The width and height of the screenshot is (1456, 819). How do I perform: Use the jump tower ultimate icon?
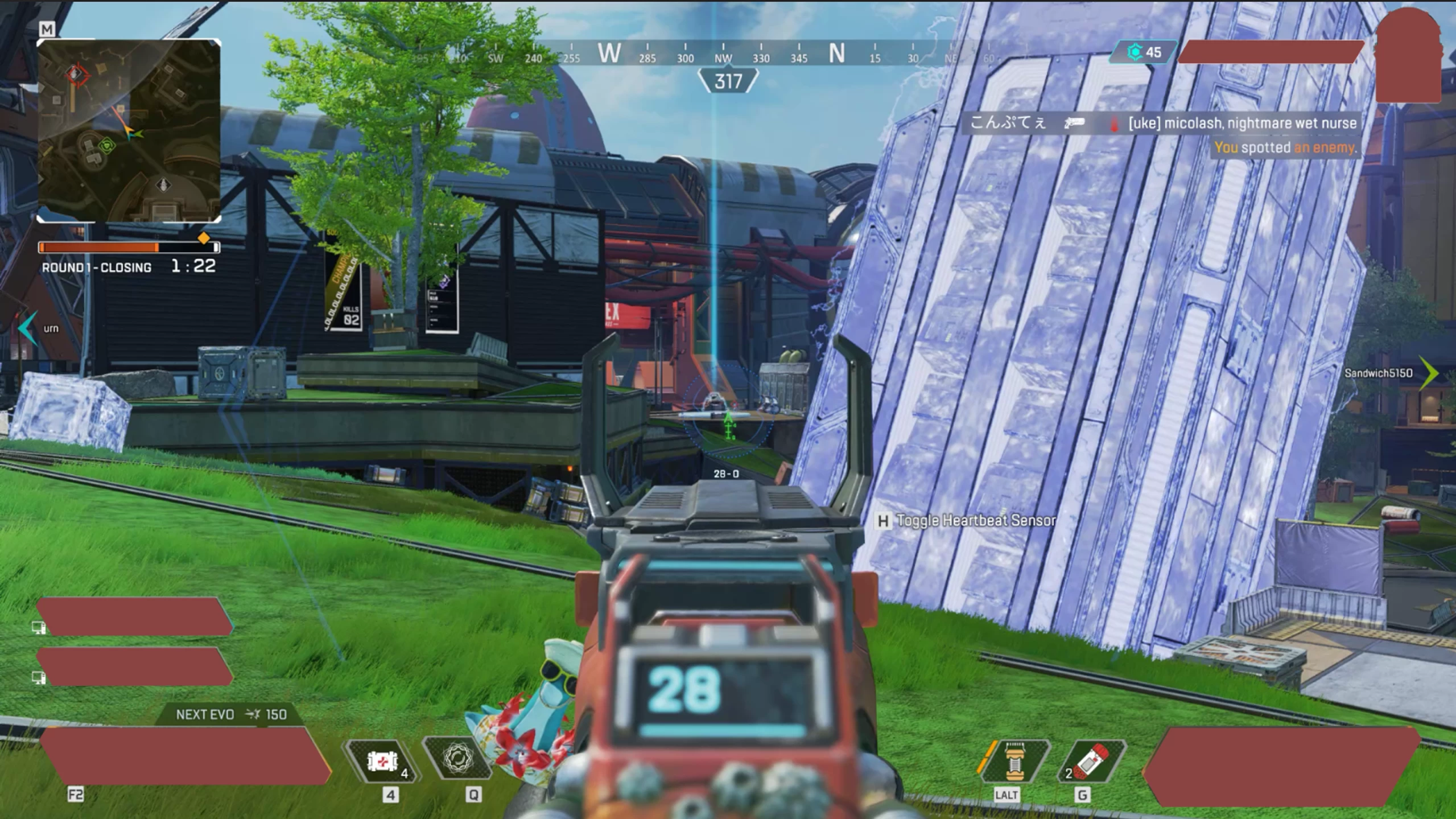pyautogui.click(x=1014, y=760)
